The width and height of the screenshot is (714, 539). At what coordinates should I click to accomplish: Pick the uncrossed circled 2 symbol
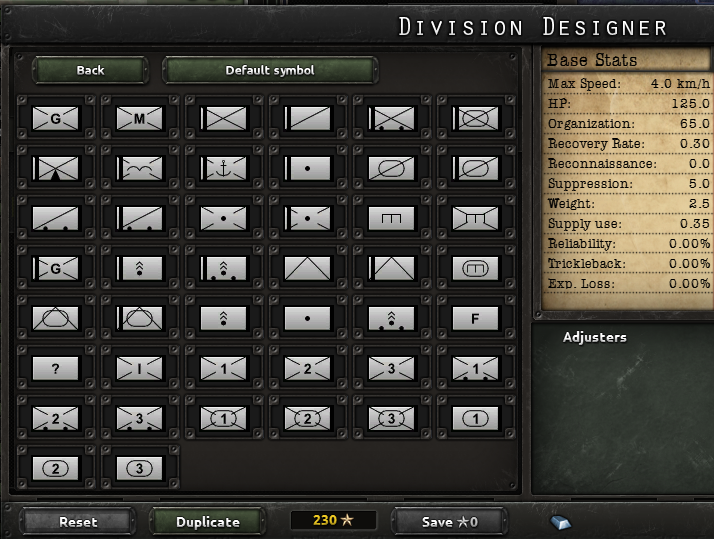coord(55,467)
